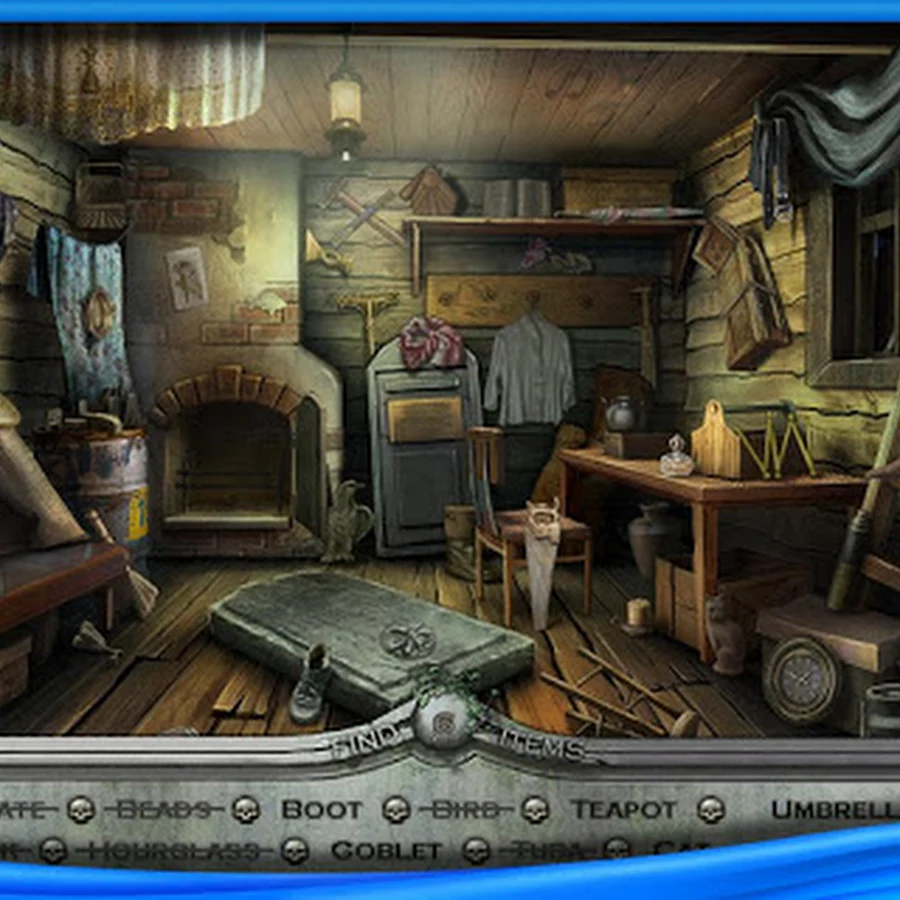Select the Boot entry in the item list

point(321,808)
